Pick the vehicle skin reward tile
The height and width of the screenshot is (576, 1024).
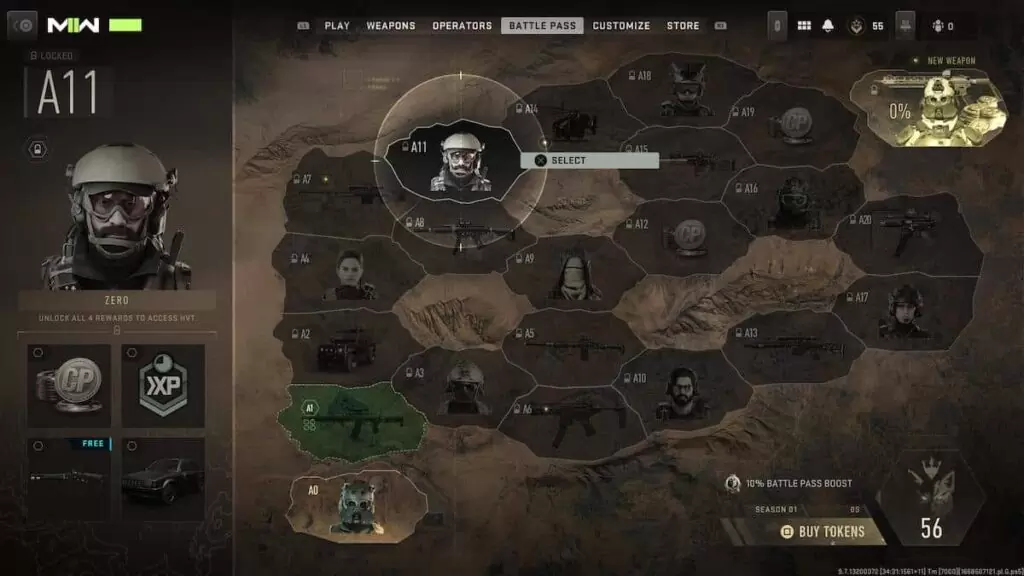(x=163, y=479)
